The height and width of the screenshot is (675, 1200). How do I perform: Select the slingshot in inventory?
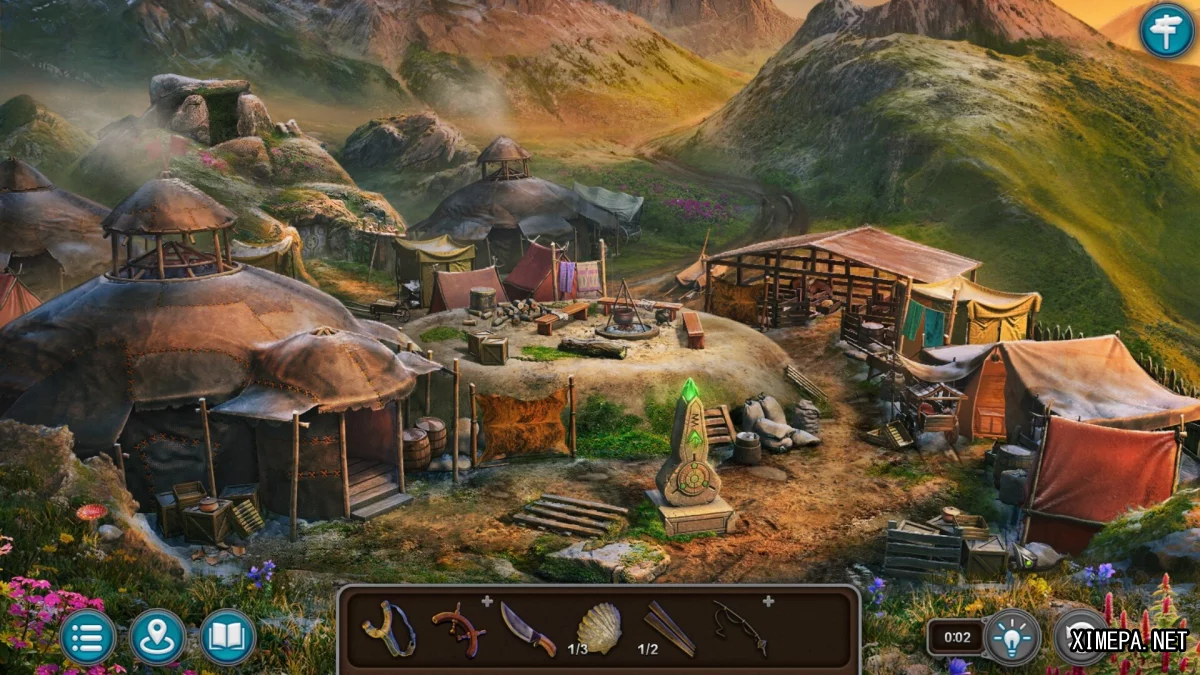tap(390, 629)
